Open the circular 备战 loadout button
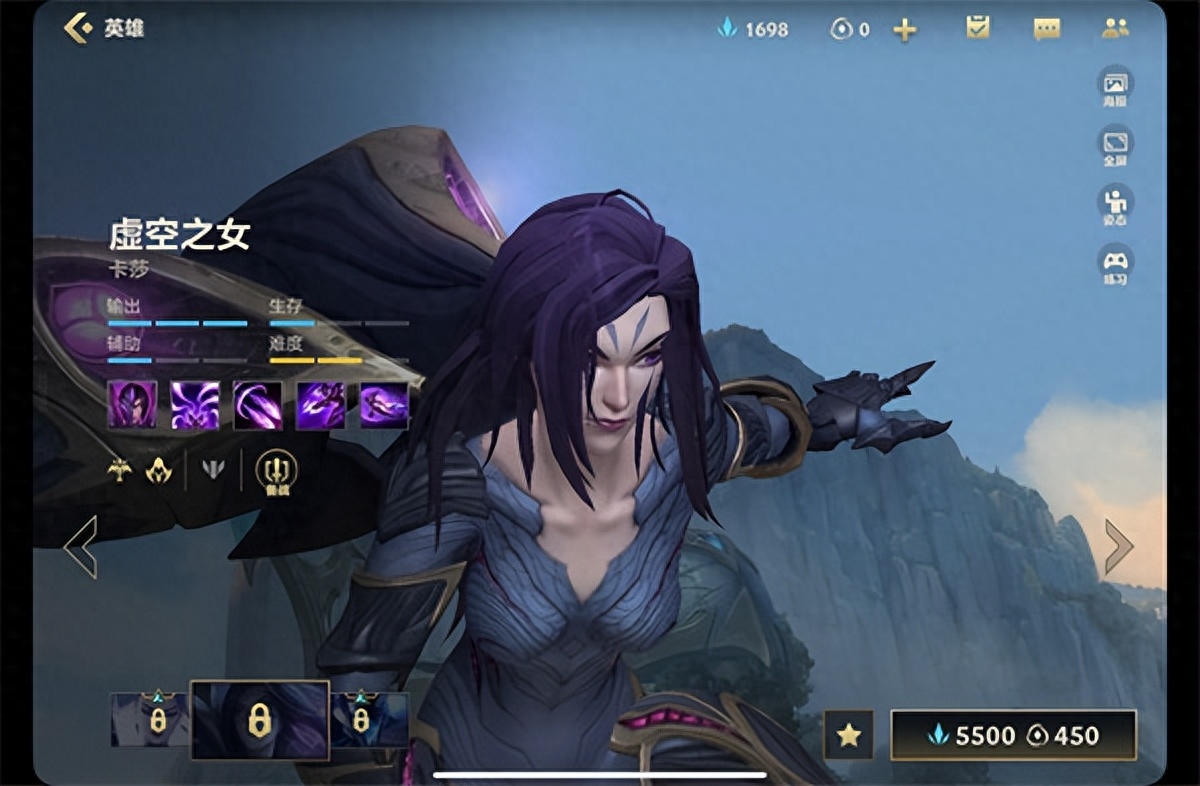1200x786 pixels. (x=276, y=471)
